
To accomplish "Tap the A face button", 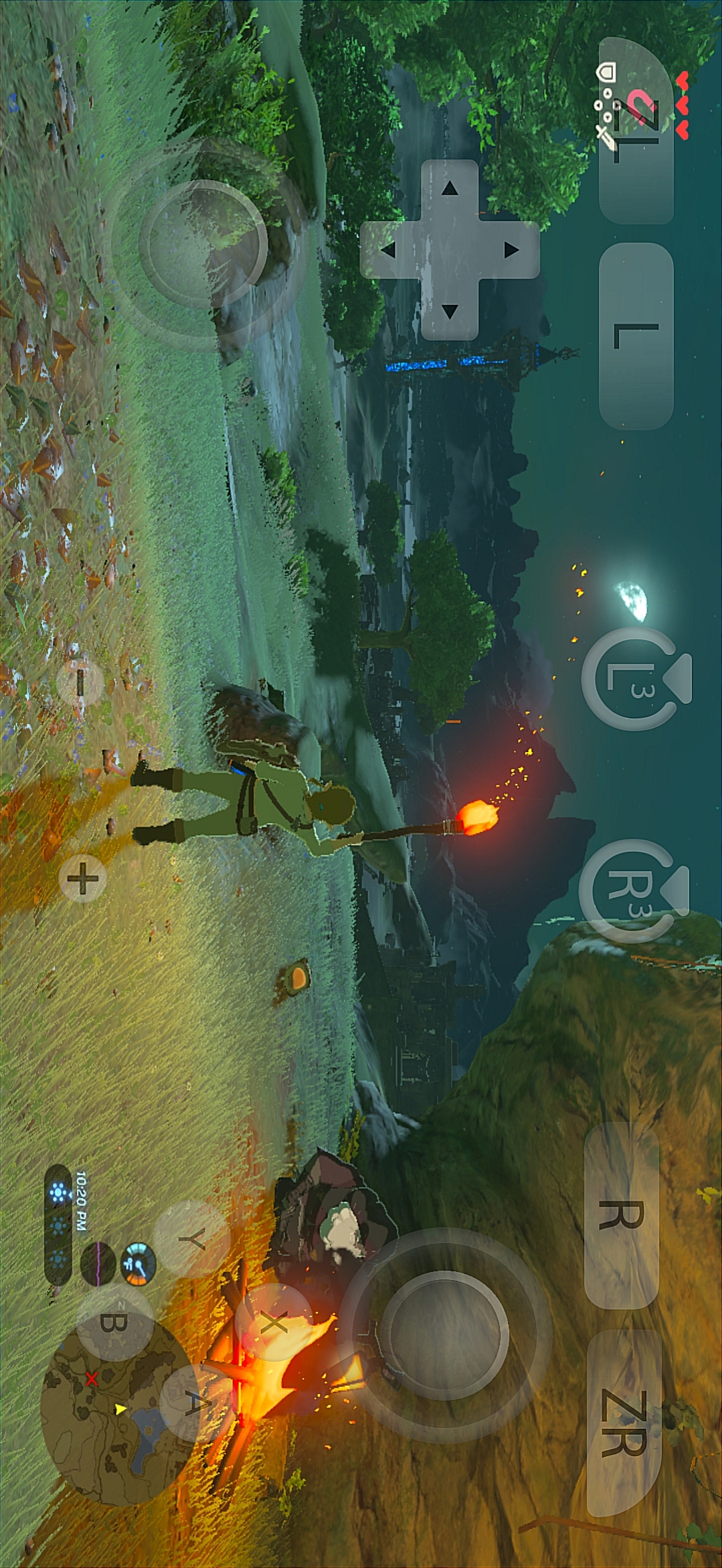I will point(190,1403).
